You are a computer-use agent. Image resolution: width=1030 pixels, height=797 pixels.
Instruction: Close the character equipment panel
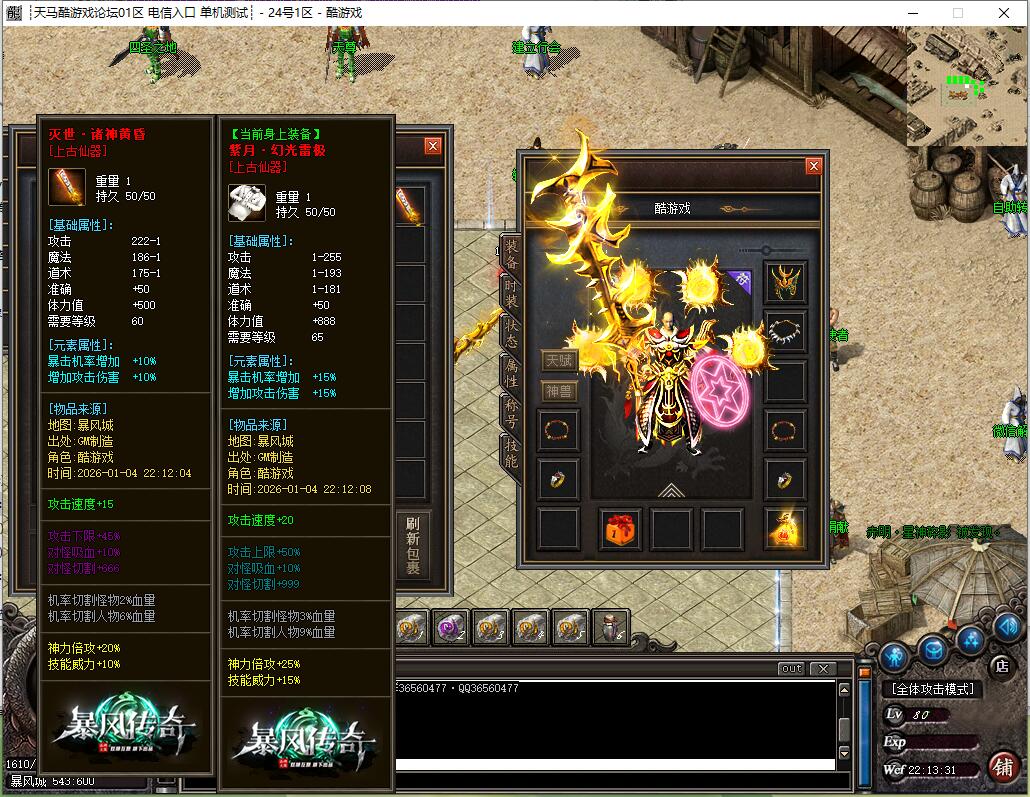coord(814,166)
